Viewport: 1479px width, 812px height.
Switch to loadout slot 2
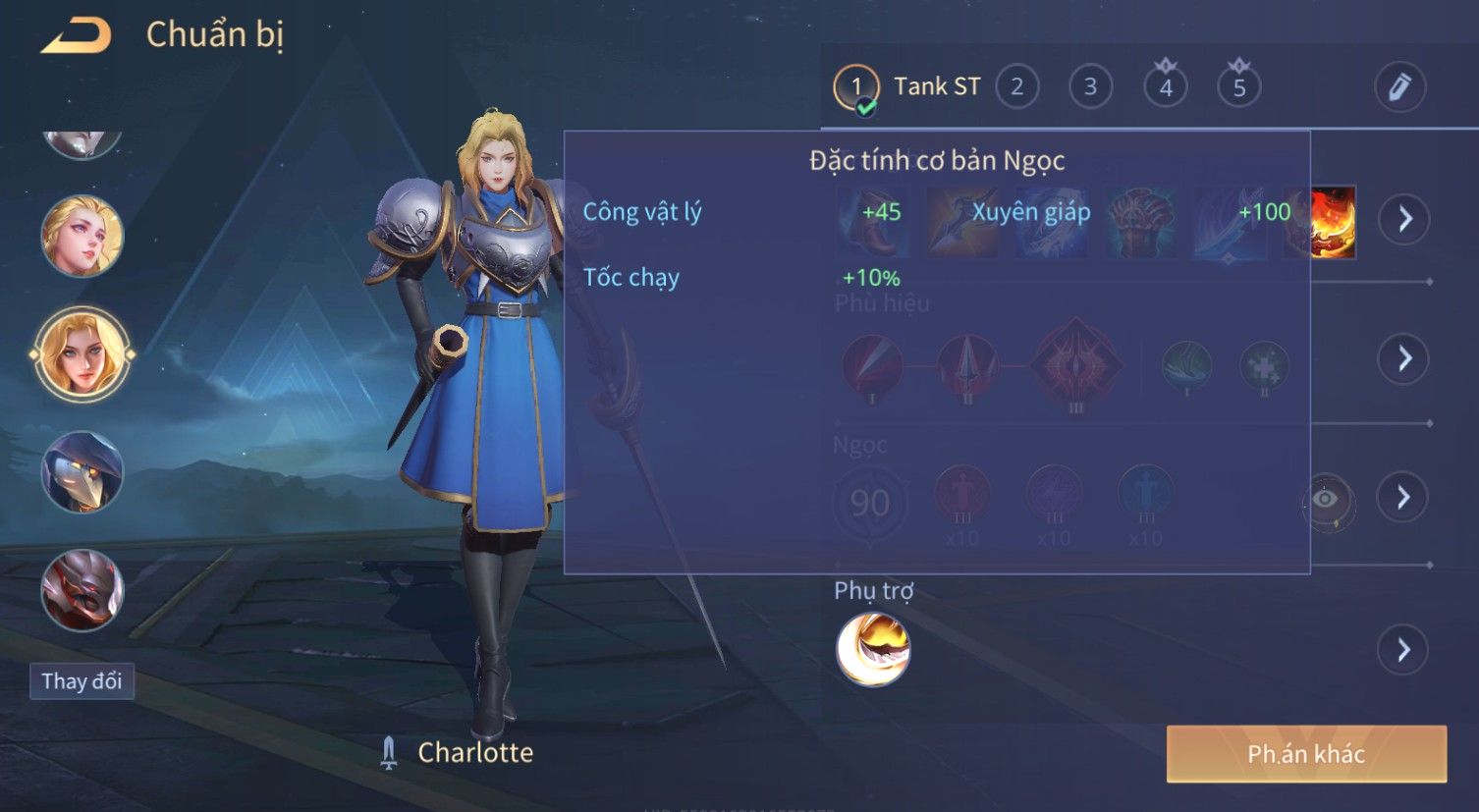tap(1016, 87)
